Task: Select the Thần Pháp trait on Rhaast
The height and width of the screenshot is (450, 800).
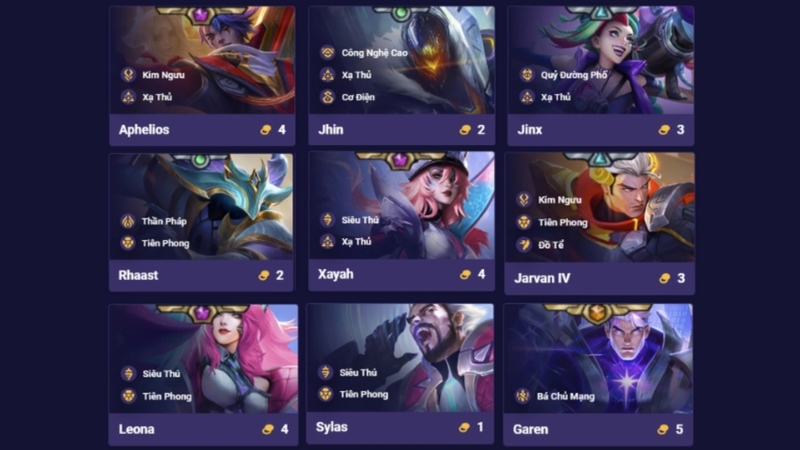Action: pyautogui.click(x=163, y=221)
